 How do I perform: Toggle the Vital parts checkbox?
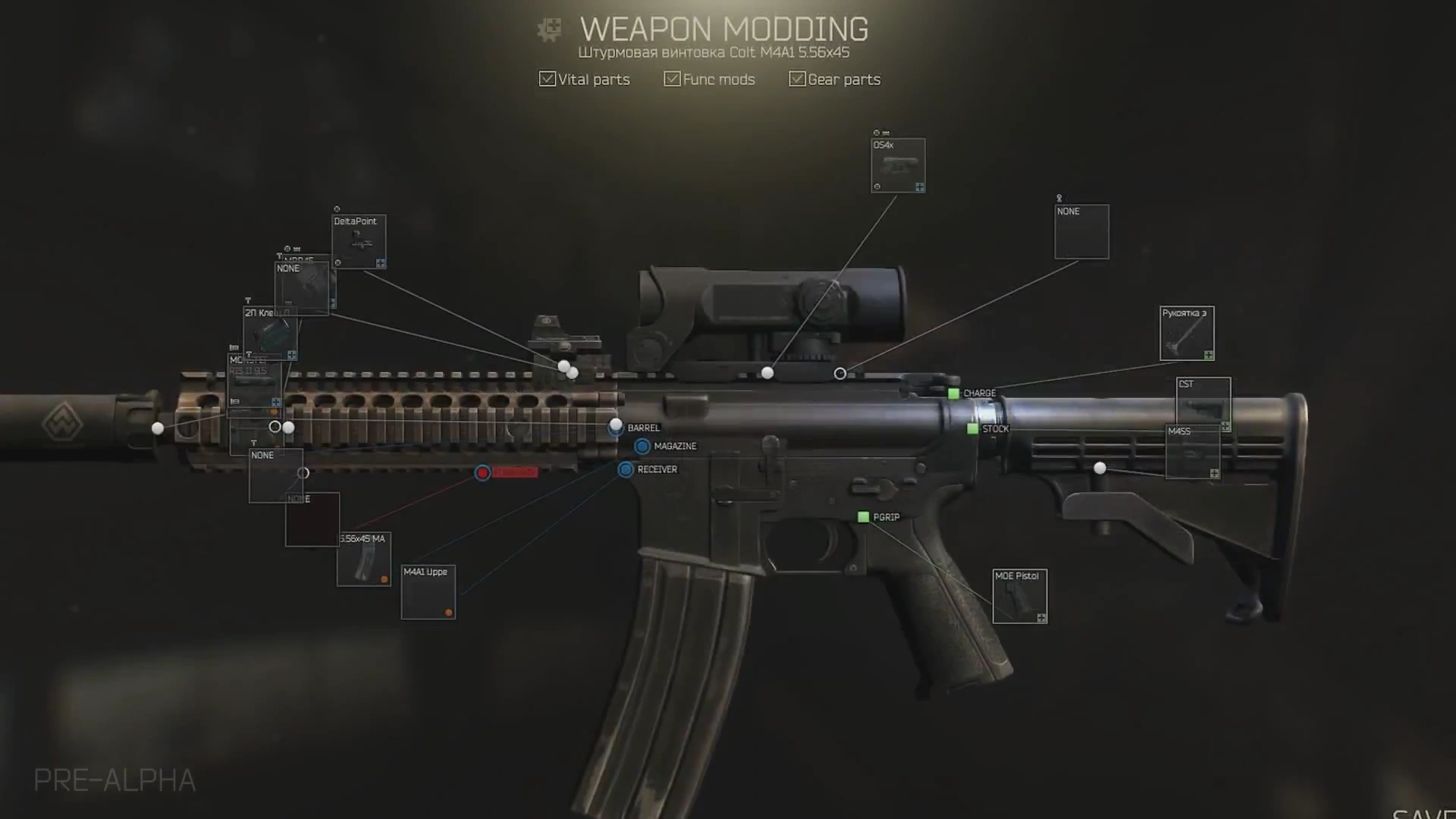pos(547,78)
